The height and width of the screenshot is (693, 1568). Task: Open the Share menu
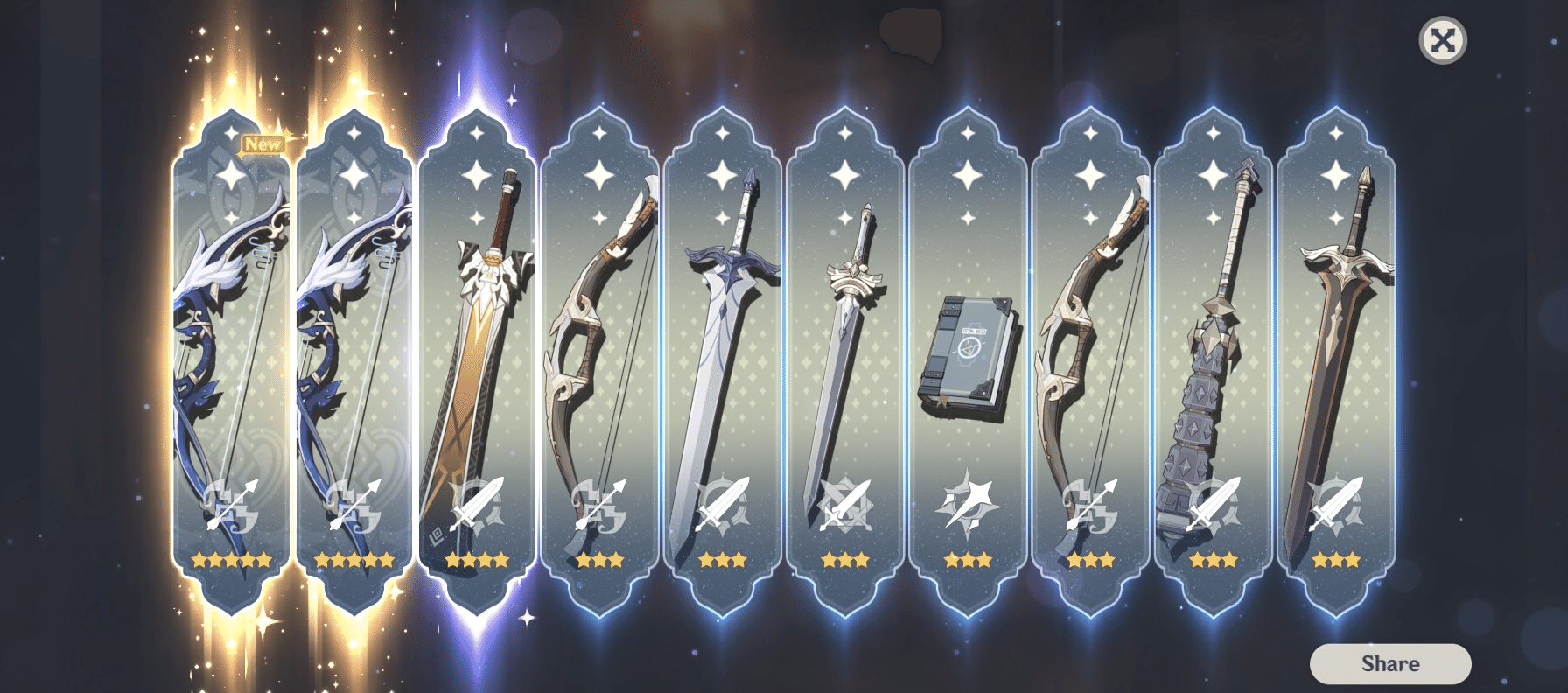pyautogui.click(x=1390, y=662)
